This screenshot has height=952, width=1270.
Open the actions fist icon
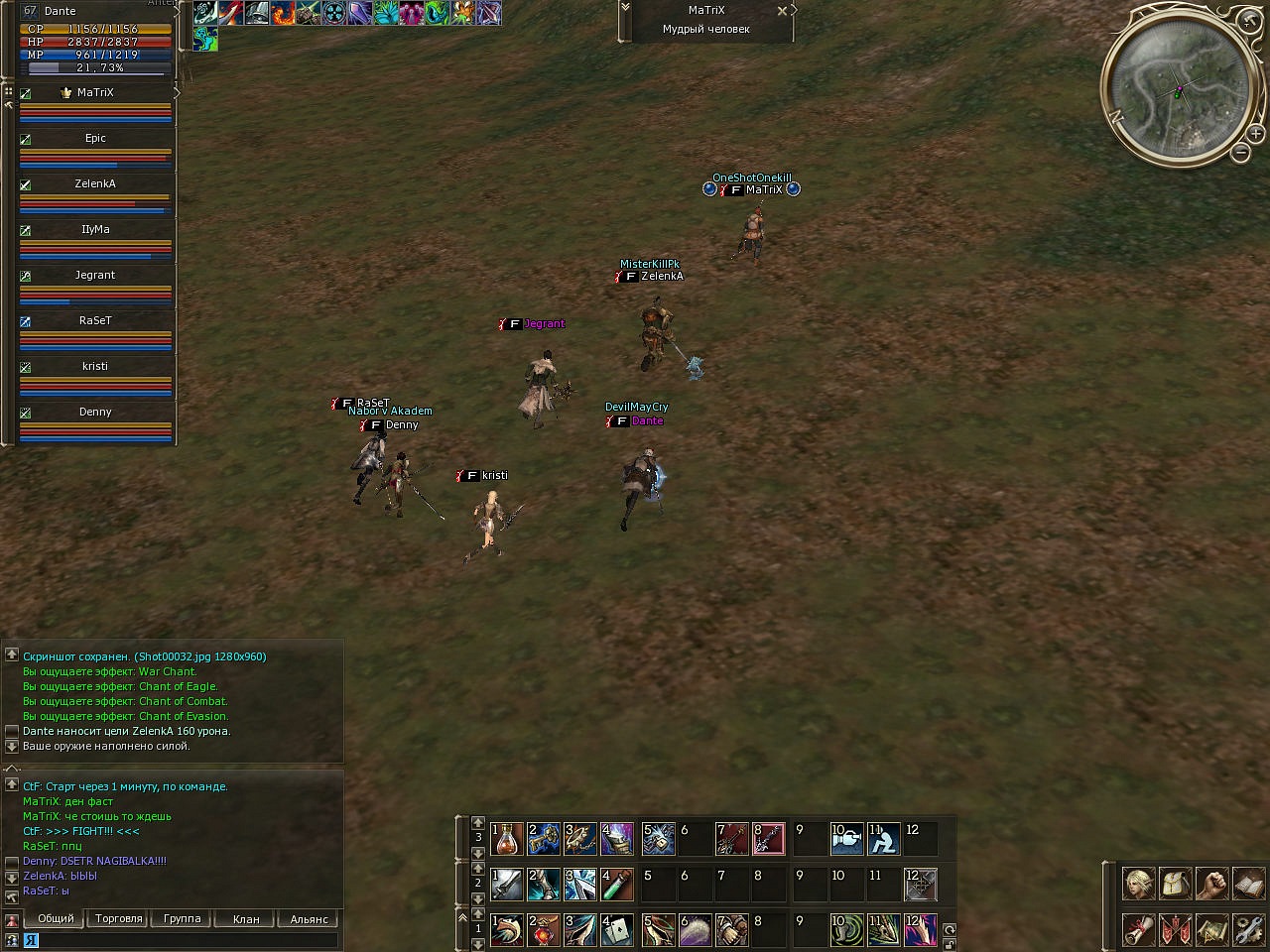pos(1211,884)
